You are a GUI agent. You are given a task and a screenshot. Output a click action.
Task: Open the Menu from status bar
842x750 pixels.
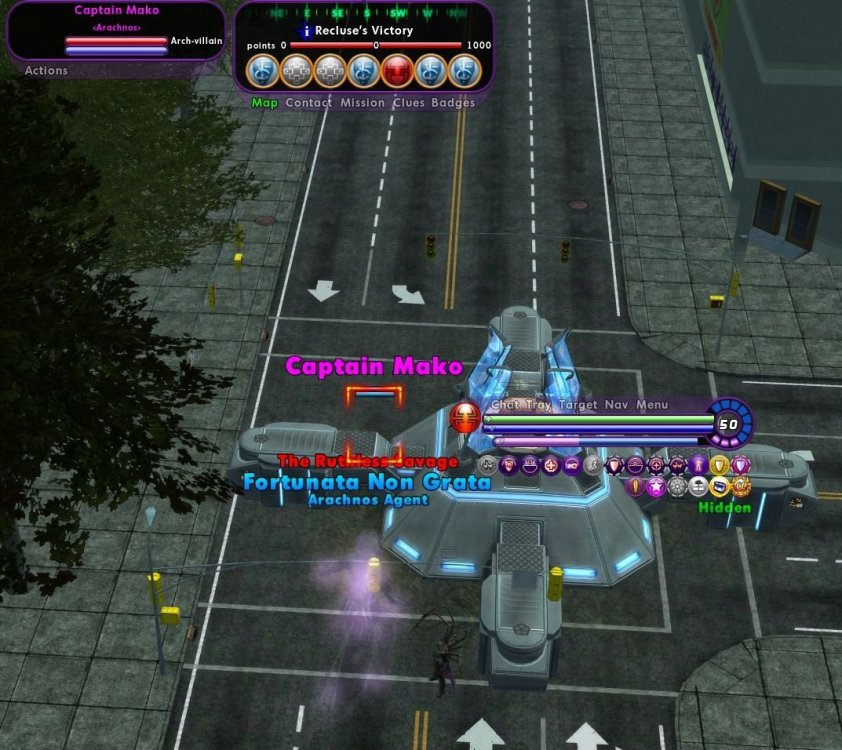coord(652,406)
